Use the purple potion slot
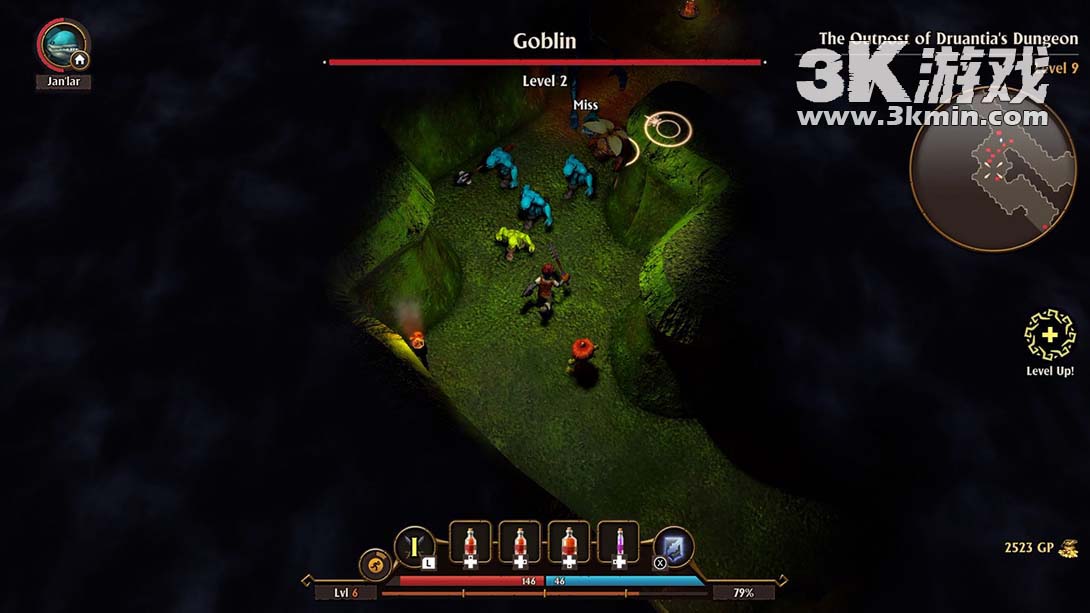The image size is (1090, 613). [x=618, y=543]
